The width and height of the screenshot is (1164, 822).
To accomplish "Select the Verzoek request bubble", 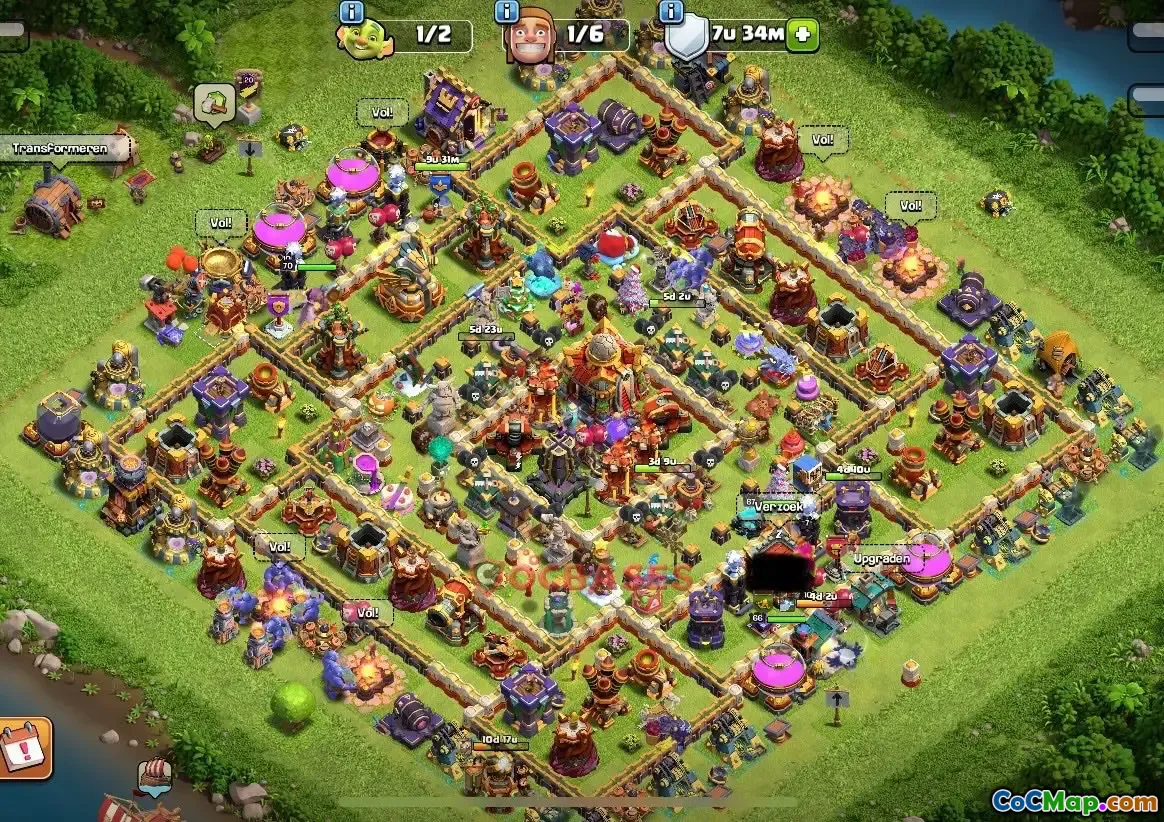I will (x=780, y=507).
